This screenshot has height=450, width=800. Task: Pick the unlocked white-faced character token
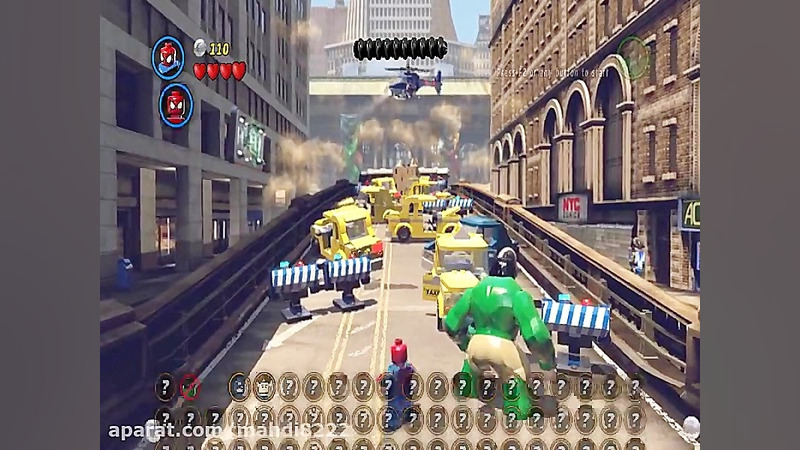[x=264, y=387]
